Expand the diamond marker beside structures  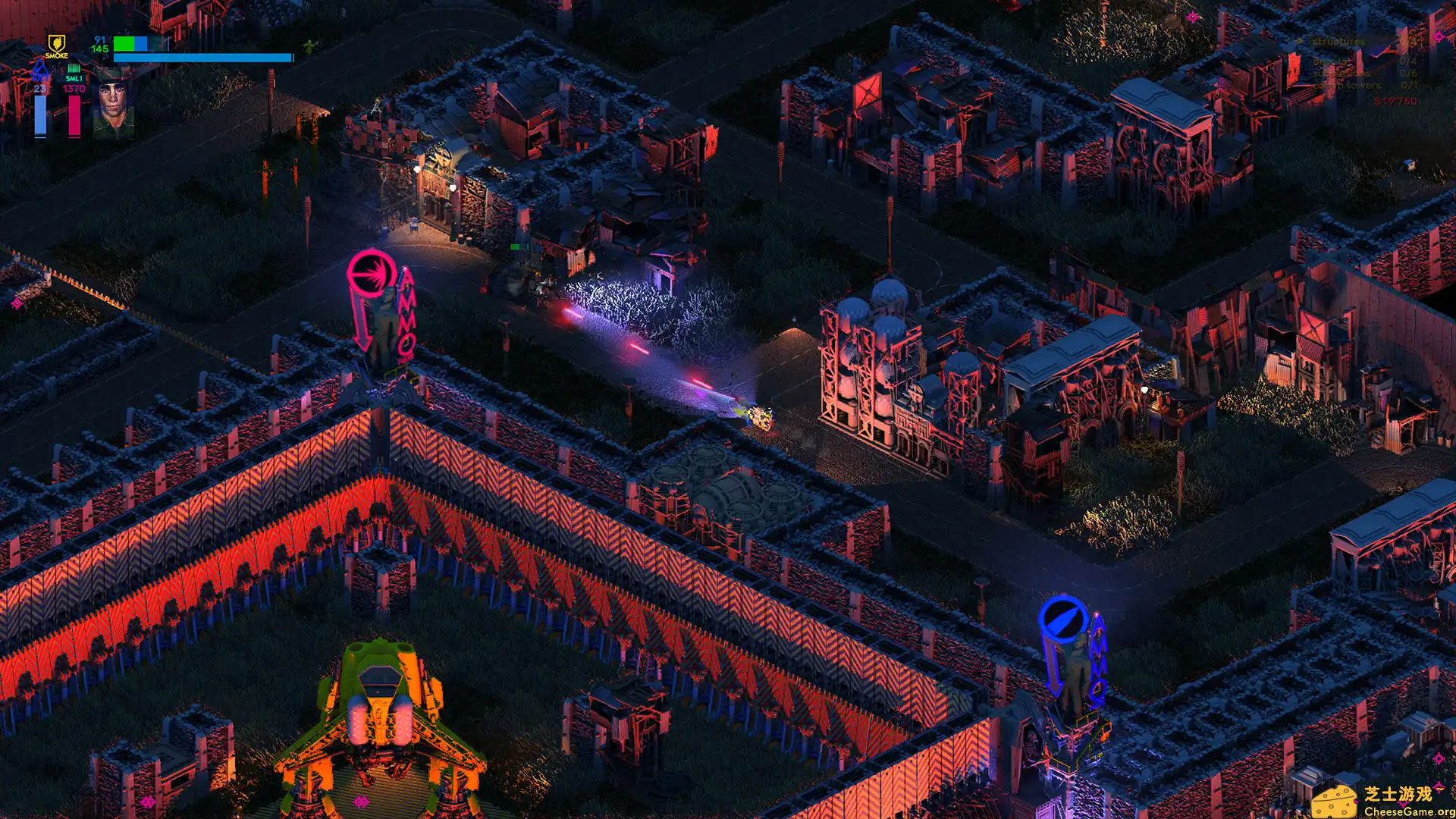pos(1300,41)
